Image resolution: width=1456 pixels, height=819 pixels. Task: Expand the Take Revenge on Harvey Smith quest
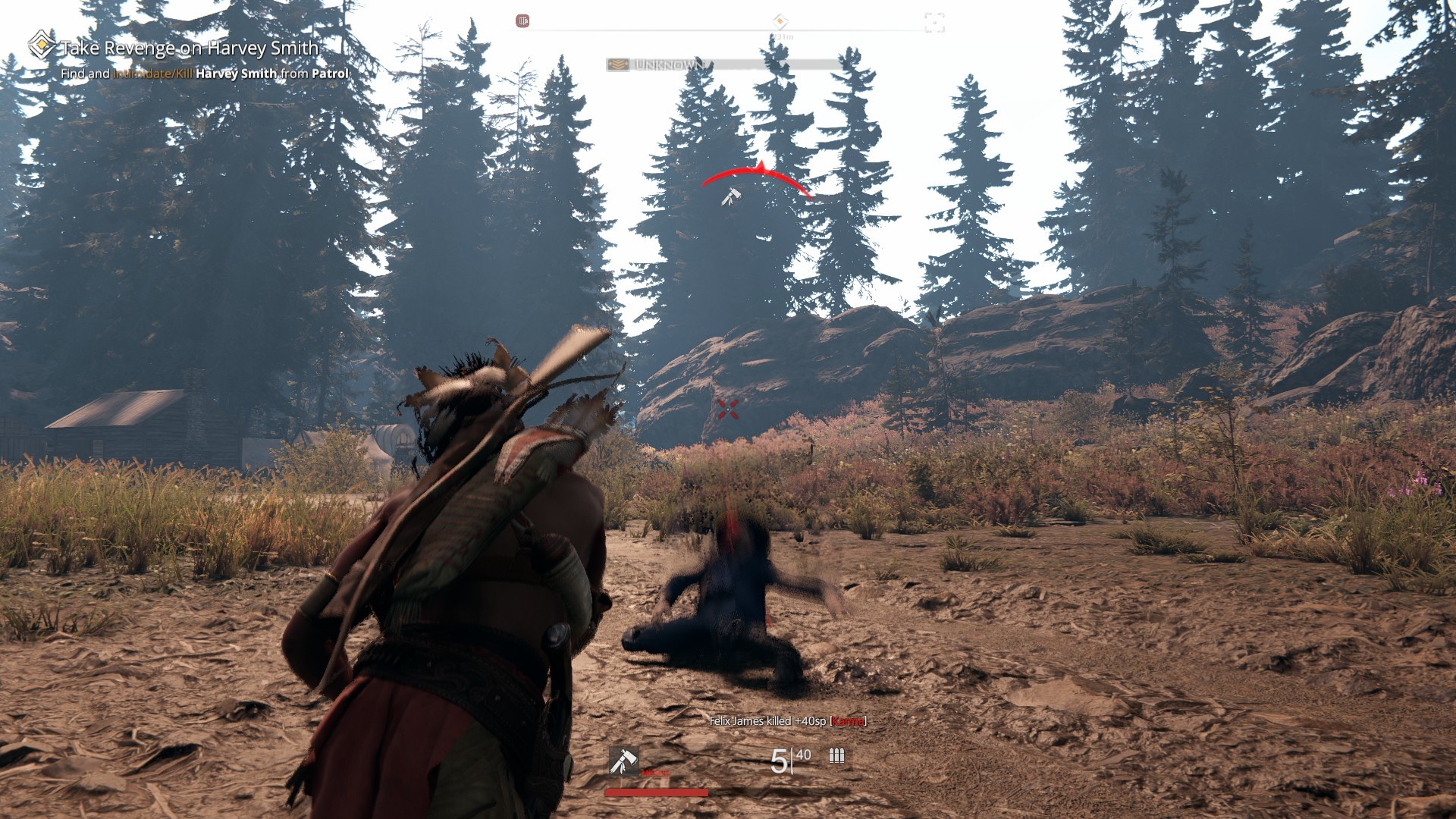click(x=188, y=47)
